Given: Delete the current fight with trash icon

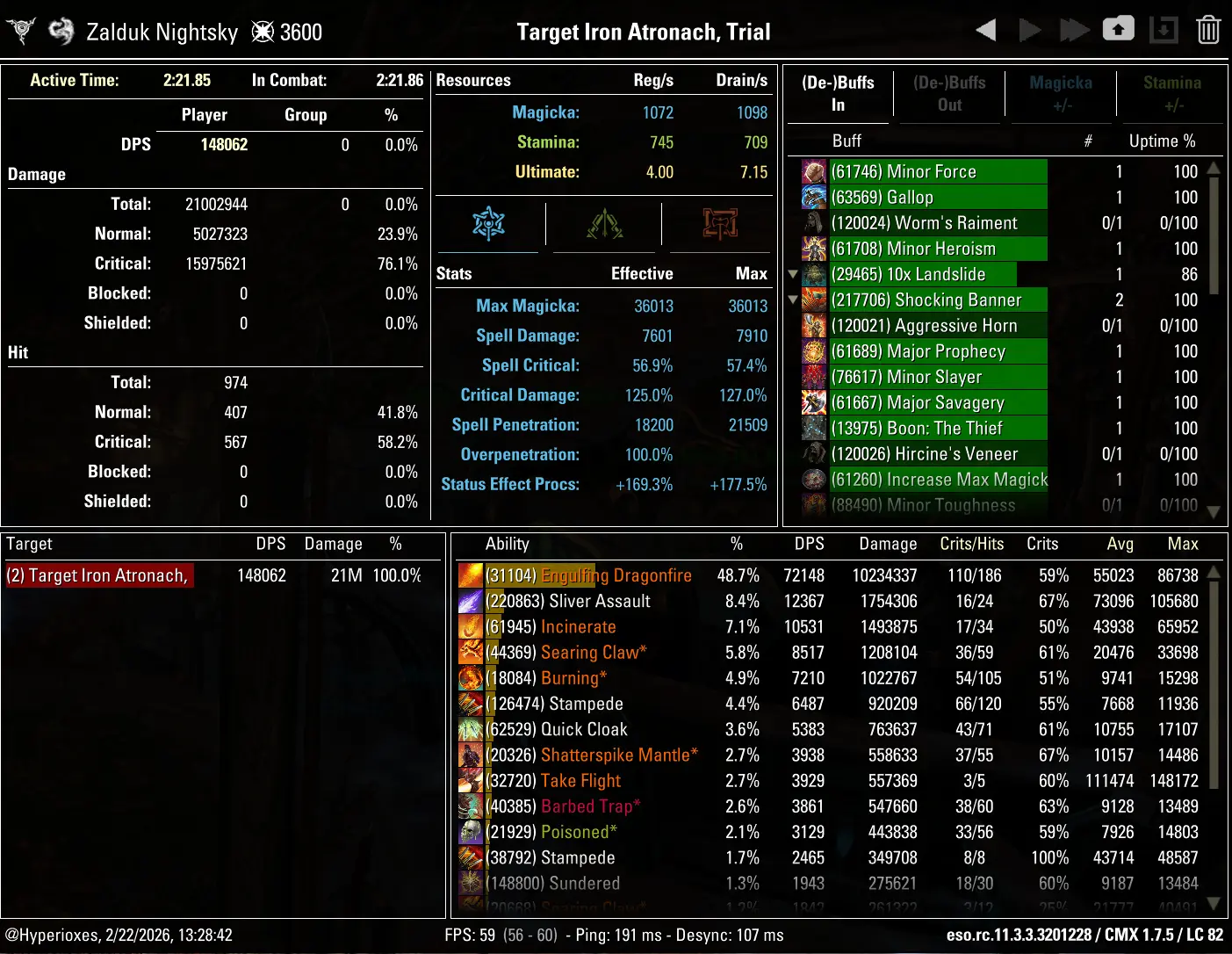Looking at the screenshot, I should 1208,29.
